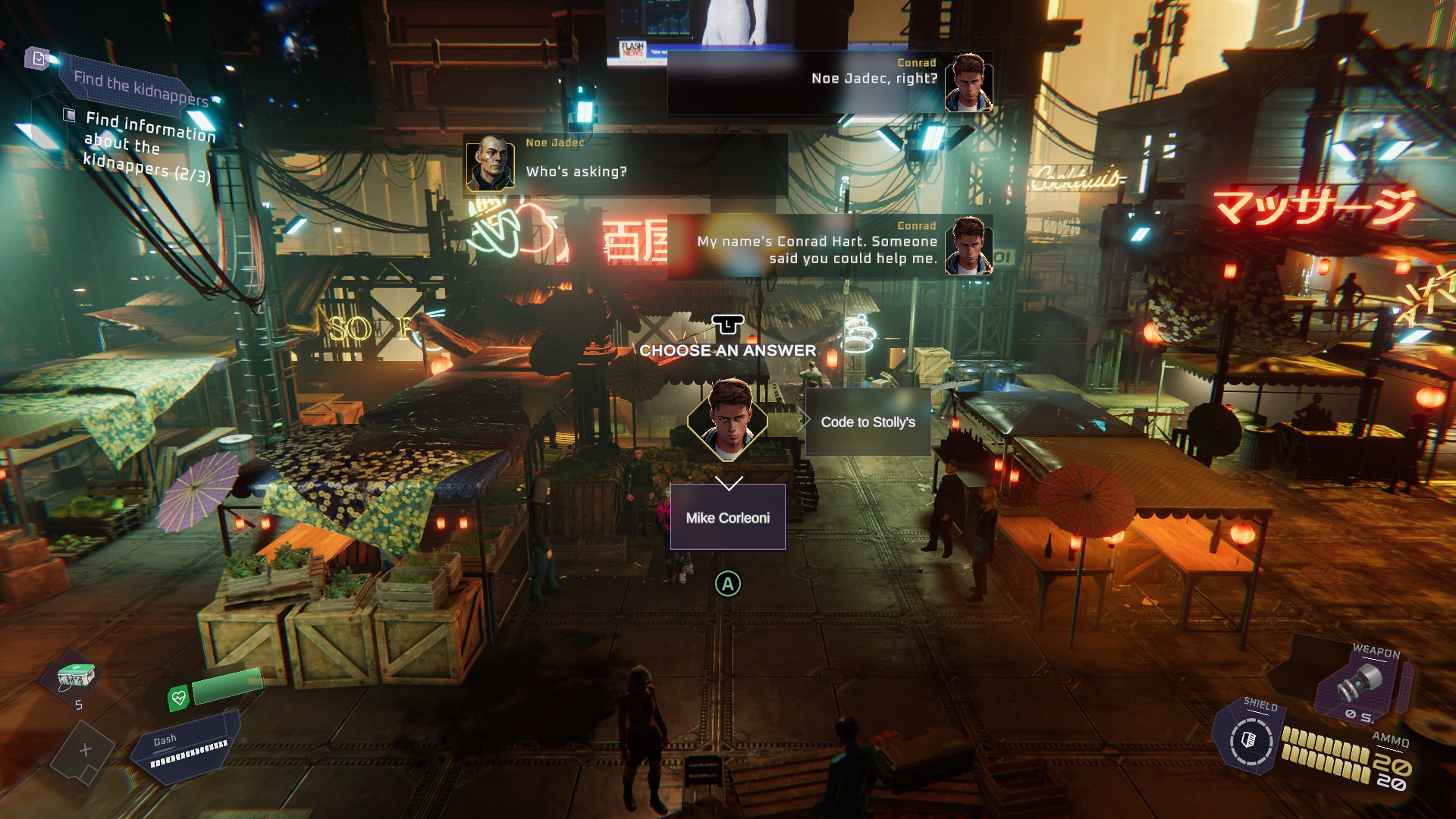Click the medkit item icon
1456x819 pixels.
(77, 676)
